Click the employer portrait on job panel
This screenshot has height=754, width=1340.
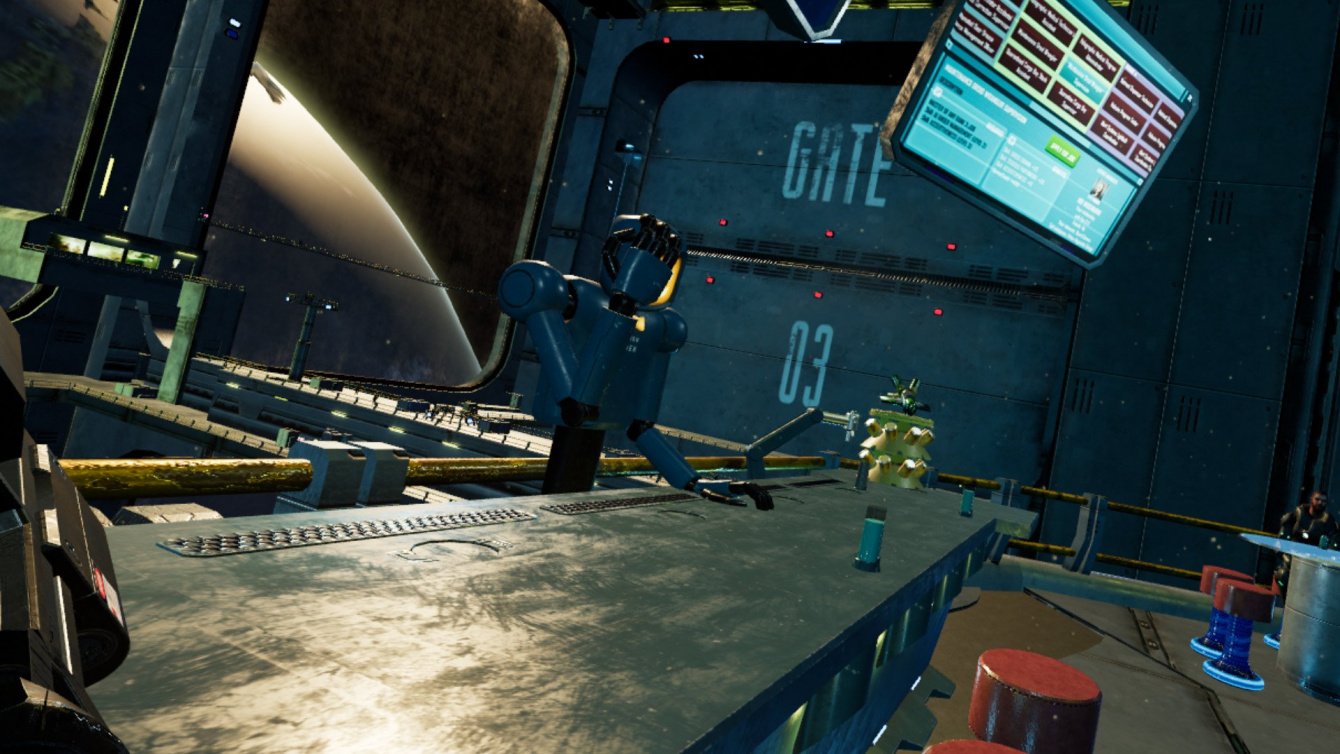tap(1096, 189)
